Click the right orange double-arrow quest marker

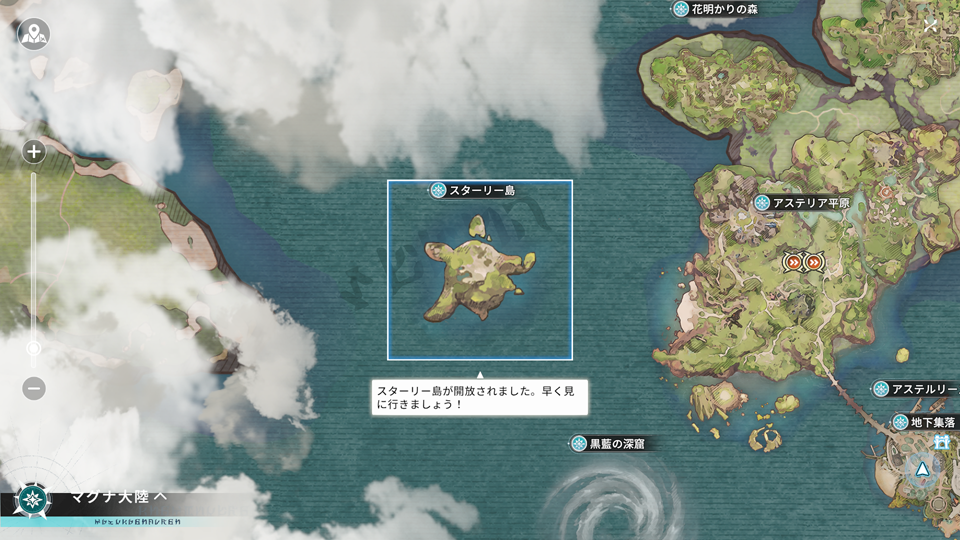(813, 262)
